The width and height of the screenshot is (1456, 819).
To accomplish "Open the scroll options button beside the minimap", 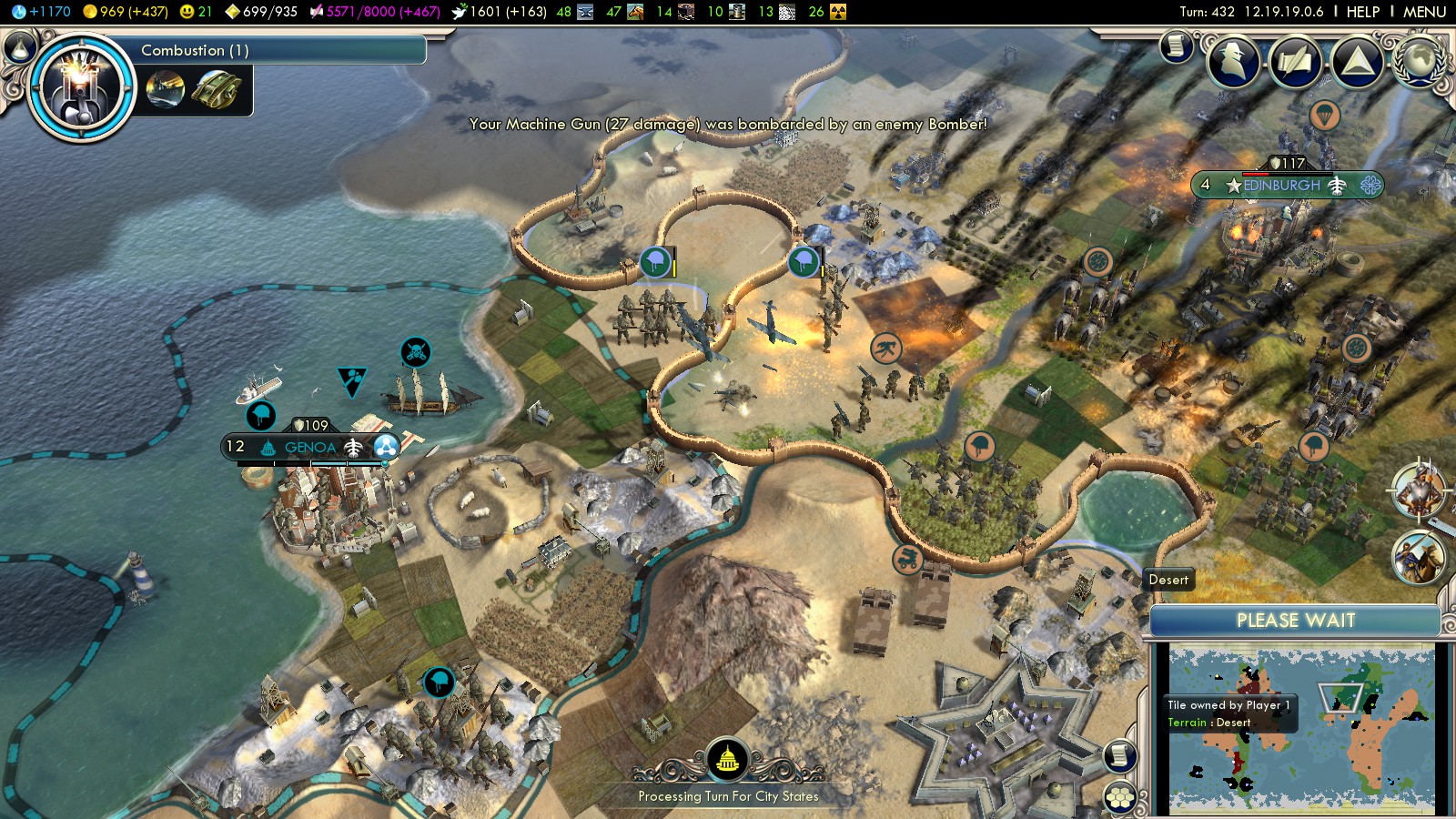I will click(1120, 755).
